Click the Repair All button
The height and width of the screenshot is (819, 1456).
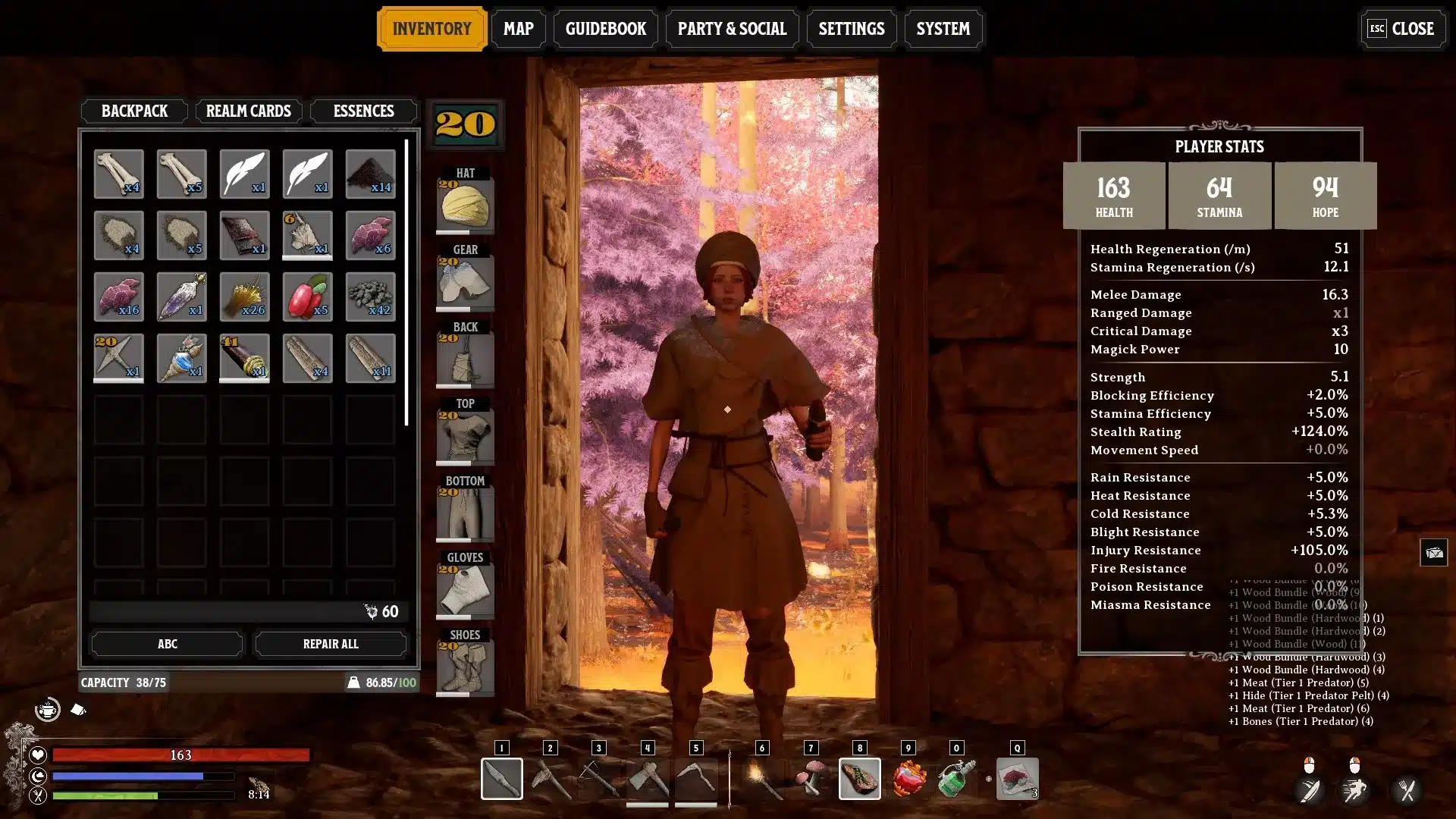point(330,644)
